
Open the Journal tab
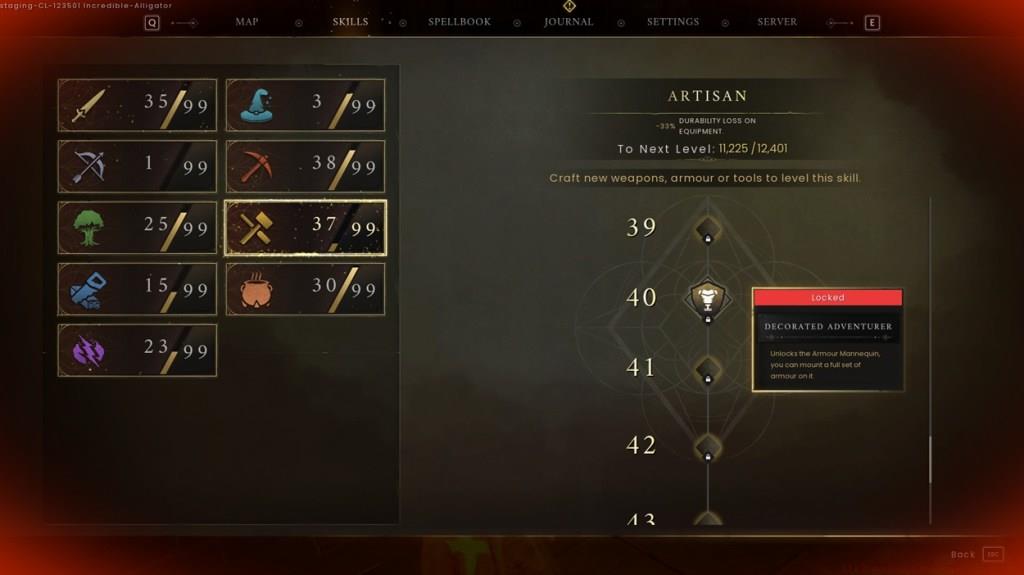click(x=568, y=22)
